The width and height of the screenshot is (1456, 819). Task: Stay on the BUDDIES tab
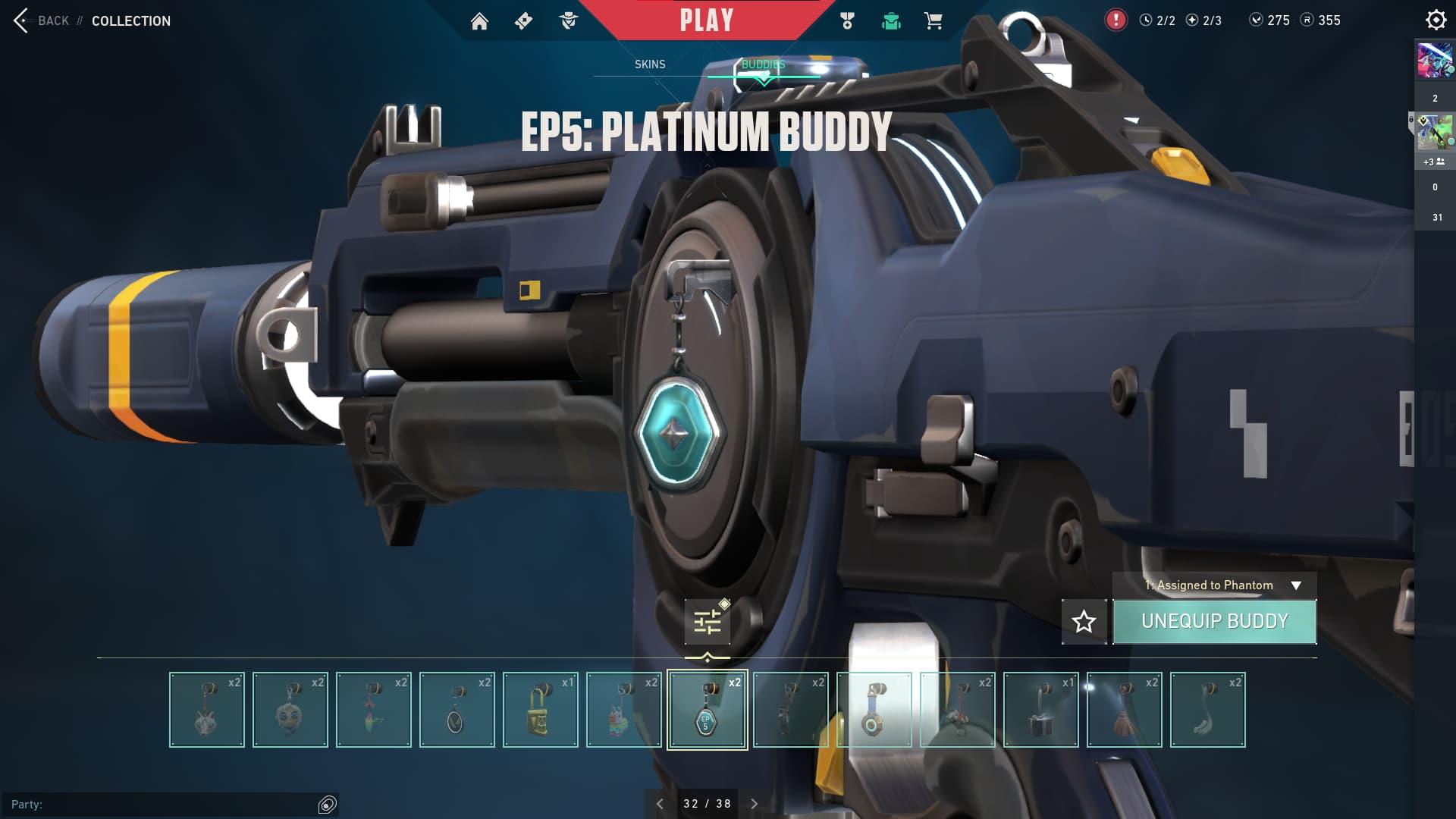[x=764, y=64]
